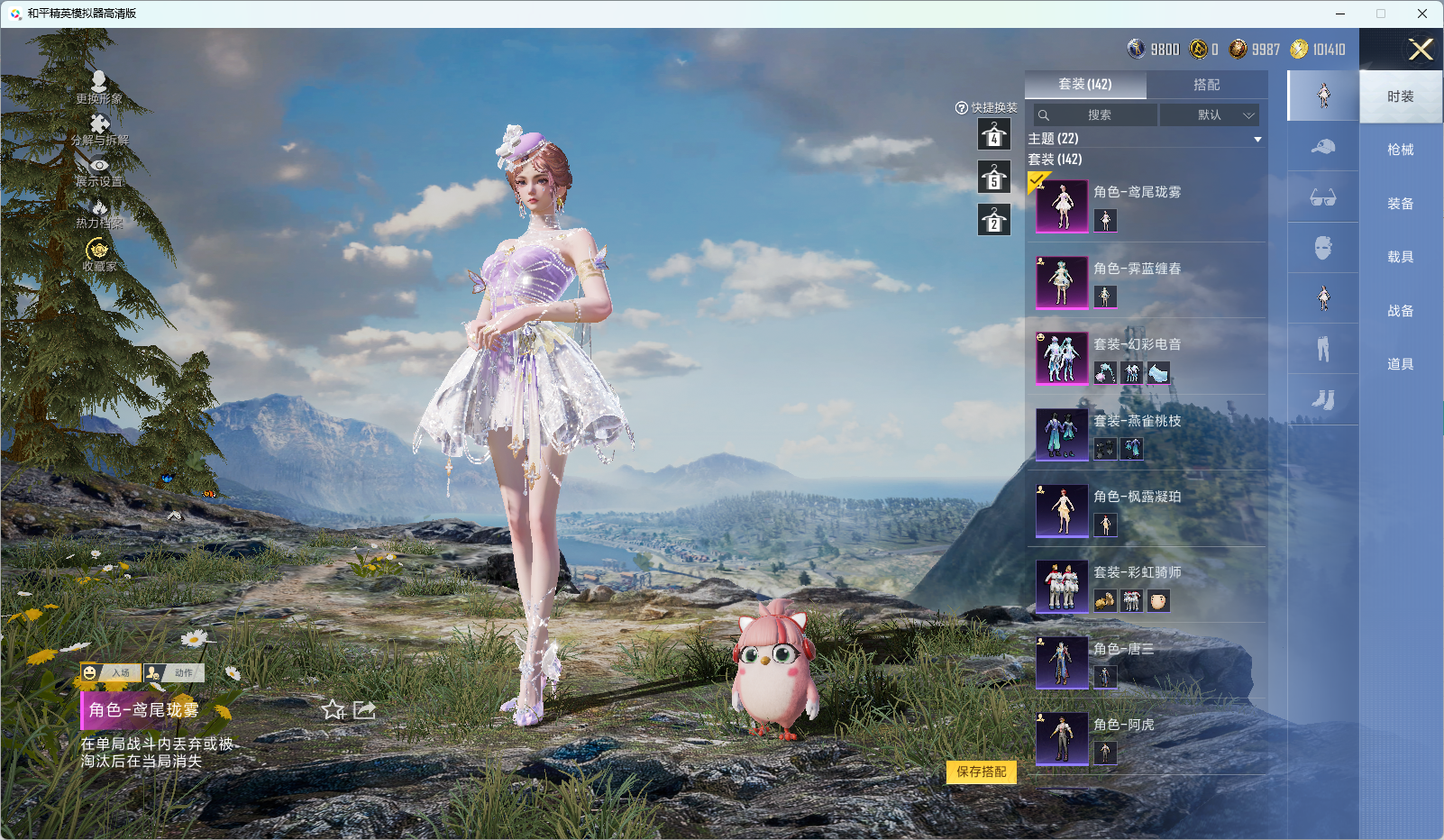Open the 默认 sorting dropdown
1444x840 pixels.
1210,115
